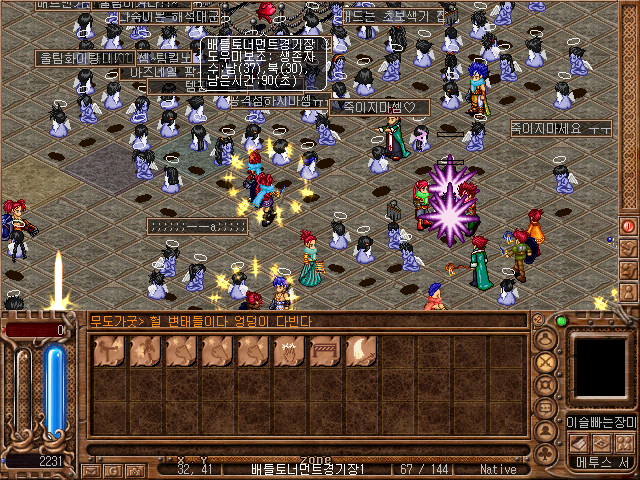Select the red banner skill slot
This screenshot has width=640, height=480.
[327, 351]
